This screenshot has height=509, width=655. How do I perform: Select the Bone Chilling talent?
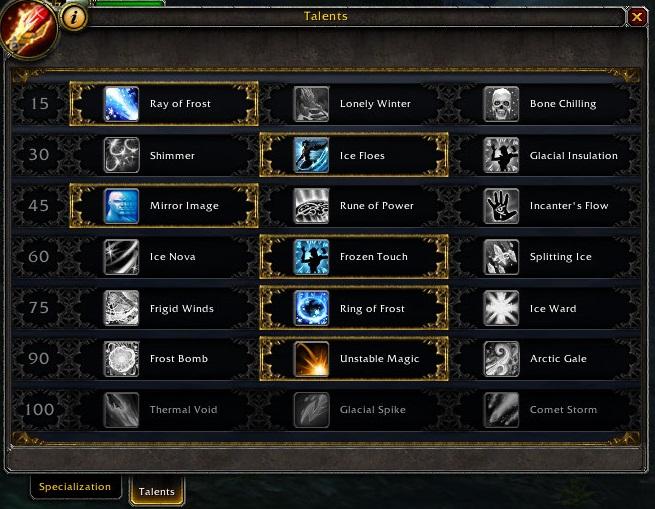[x=544, y=104]
